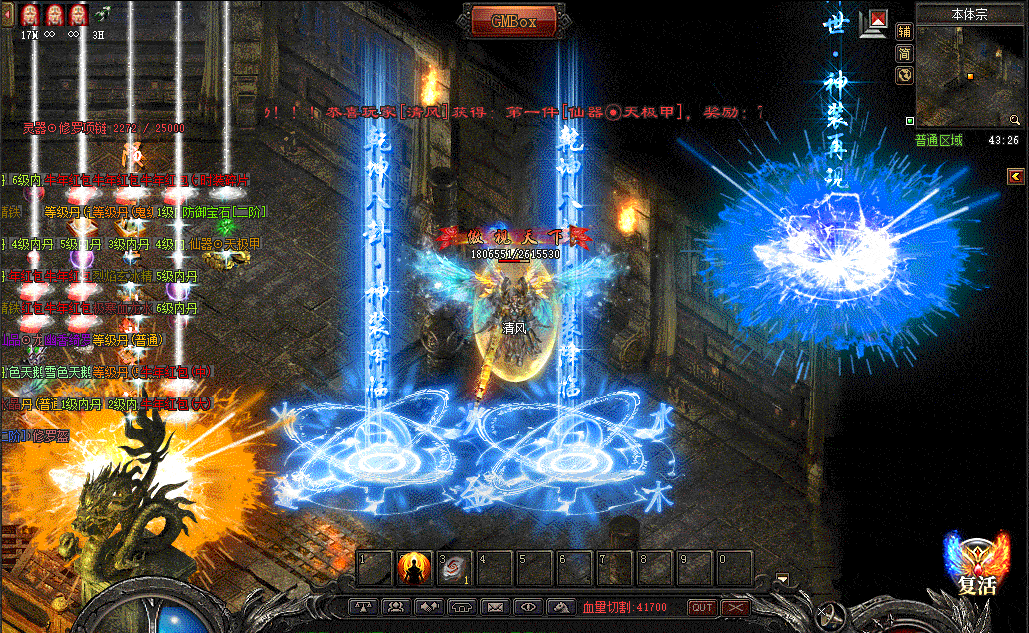
Task: Use the scroll item in hotbar slot 3
Action: click(x=454, y=568)
